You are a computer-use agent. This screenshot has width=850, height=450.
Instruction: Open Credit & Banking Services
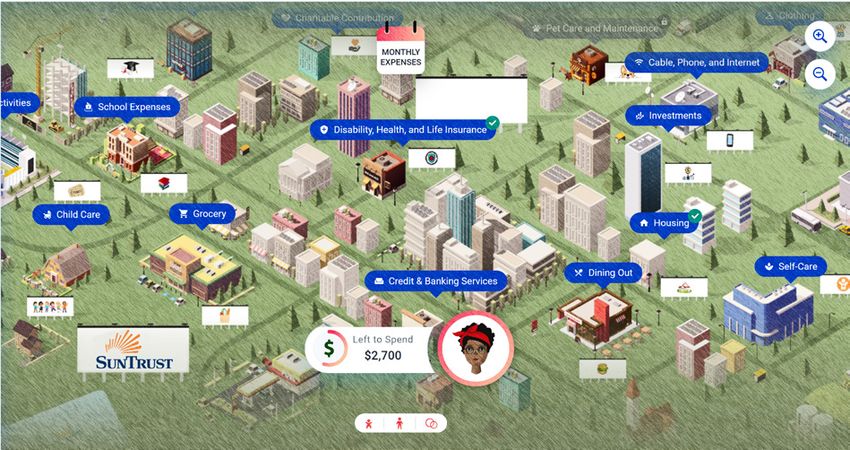click(x=436, y=281)
